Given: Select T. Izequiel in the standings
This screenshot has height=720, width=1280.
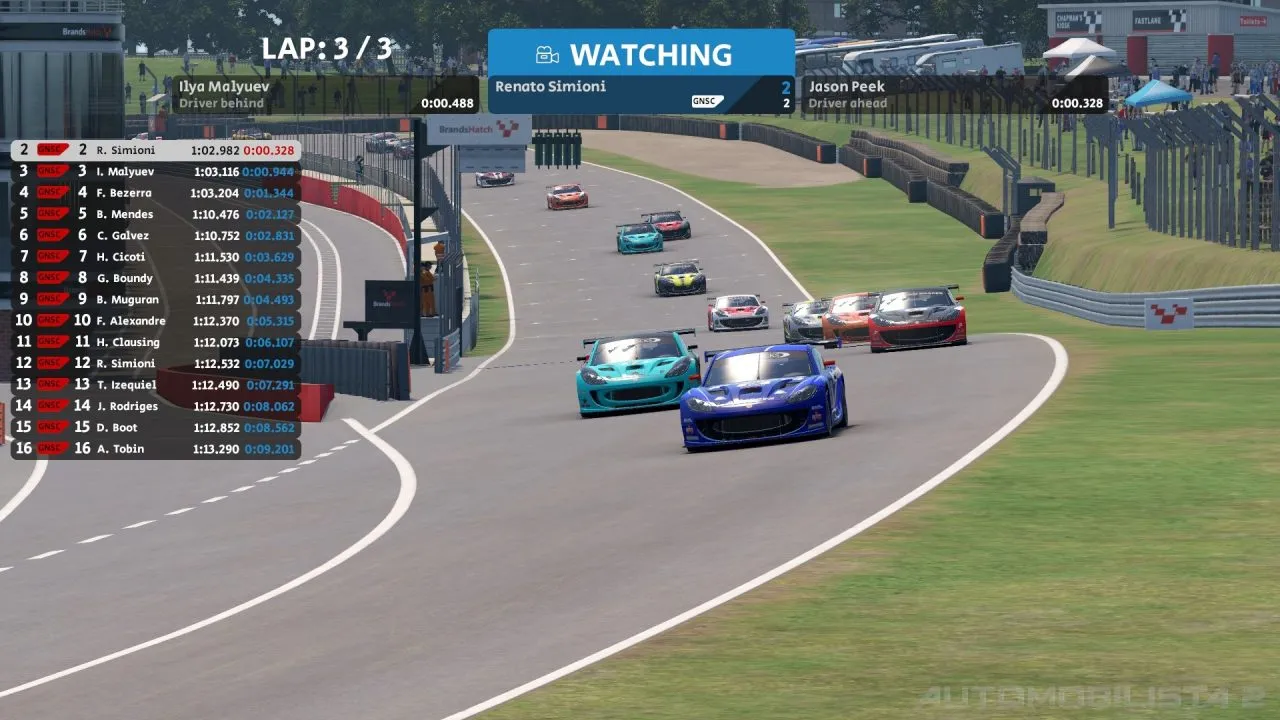Looking at the screenshot, I should (155, 385).
